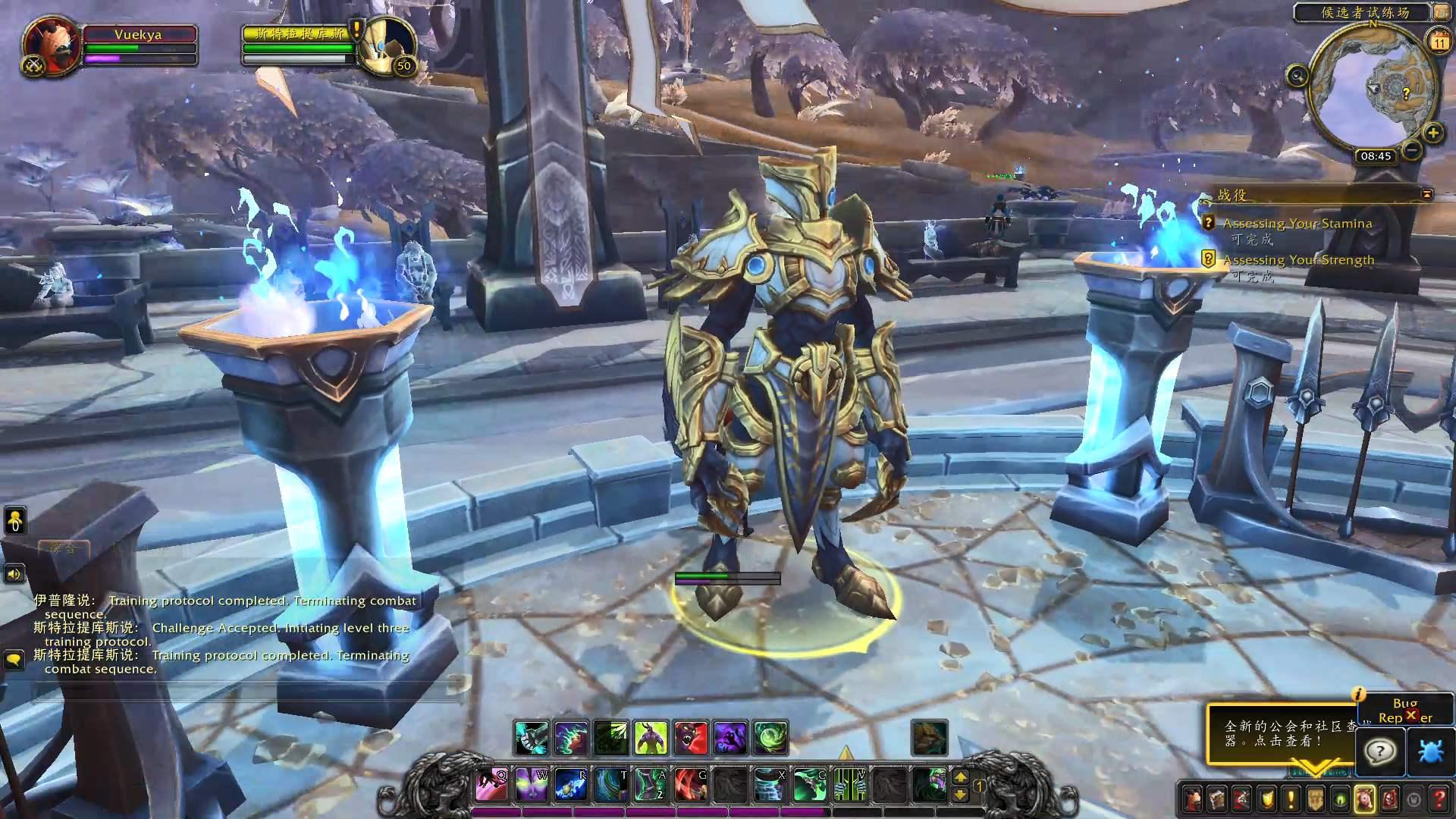Use the green prison bars ability on V
Image resolution: width=1456 pixels, height=819 pixels.
tap(850, 784)
